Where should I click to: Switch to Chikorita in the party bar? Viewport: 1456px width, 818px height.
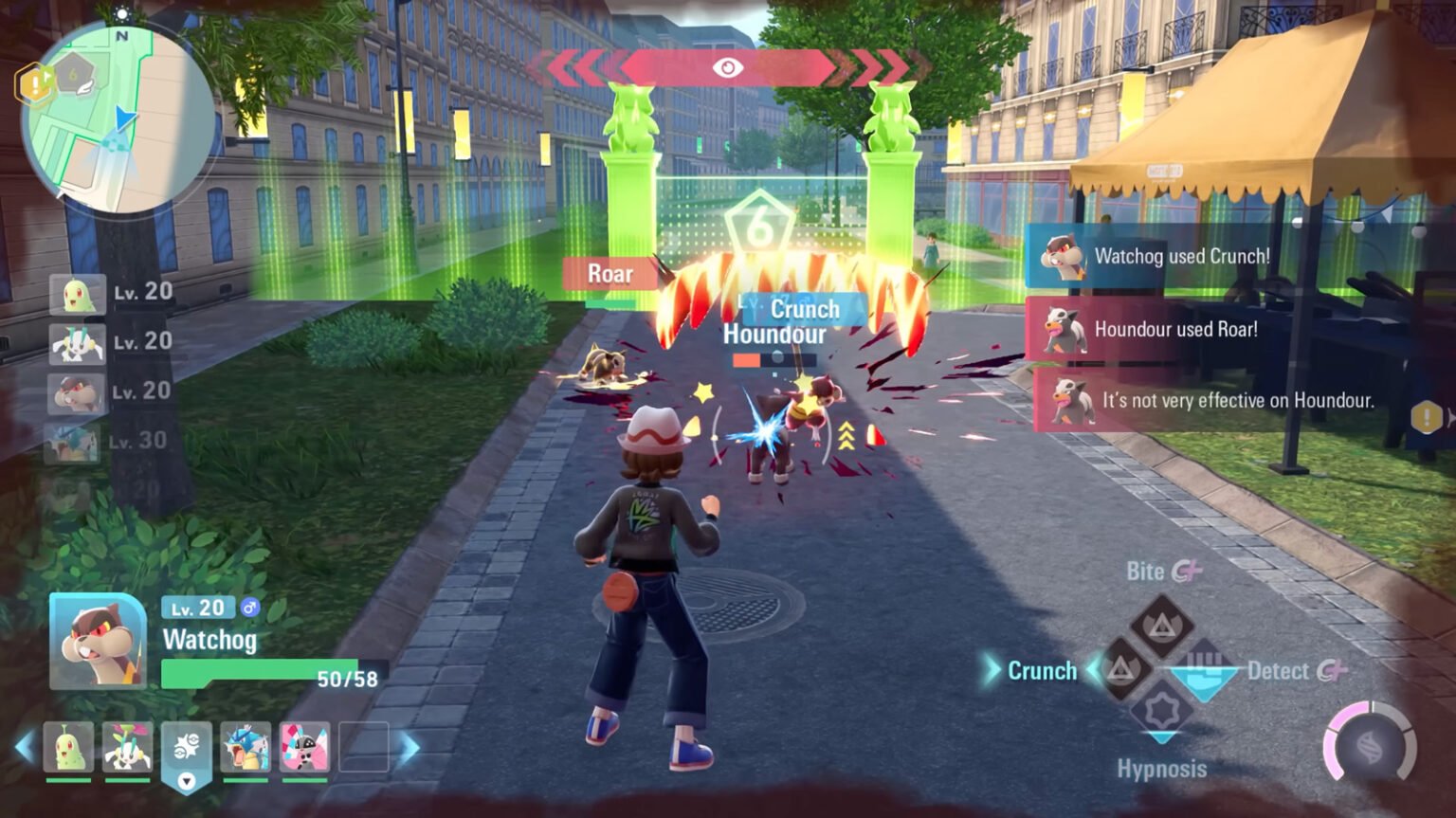68,747
